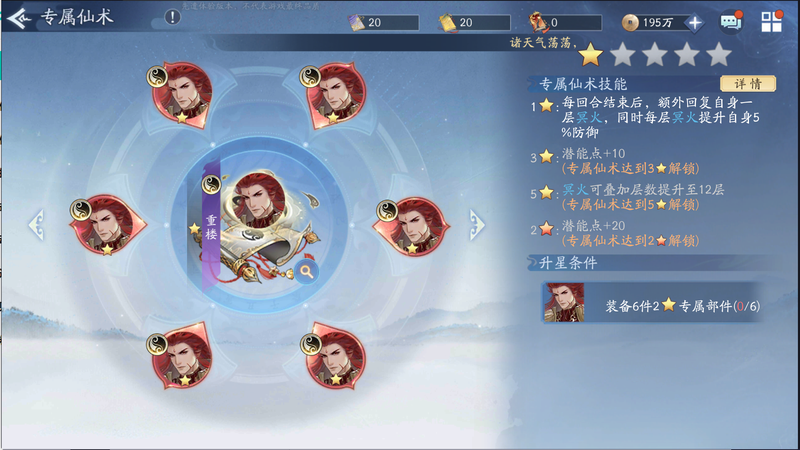This screenshot has height=450, width=800.
Task: Open the exclamation mark info tip
Action: 172,18
